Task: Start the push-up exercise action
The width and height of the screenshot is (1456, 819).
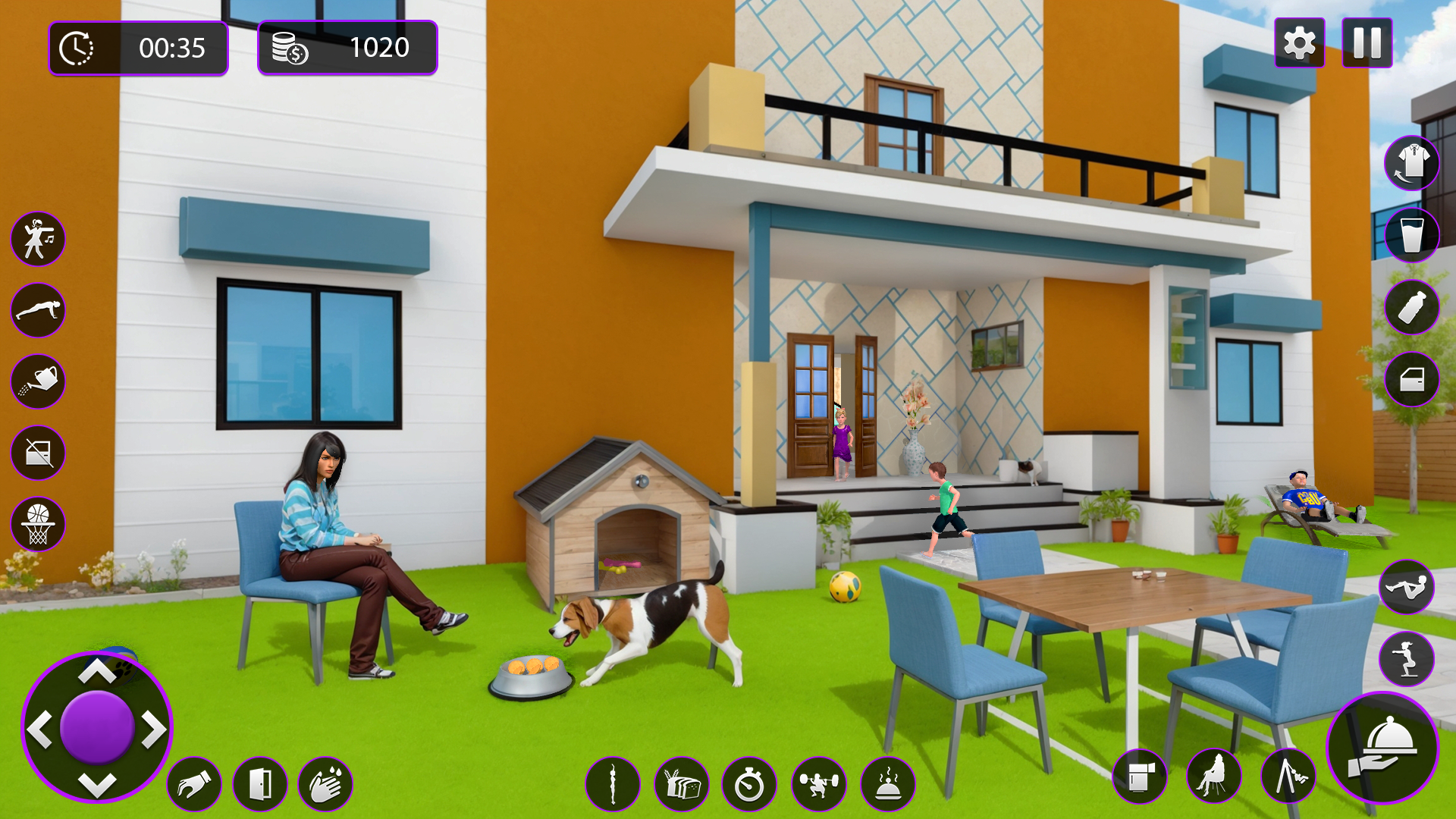Action: 38,310
